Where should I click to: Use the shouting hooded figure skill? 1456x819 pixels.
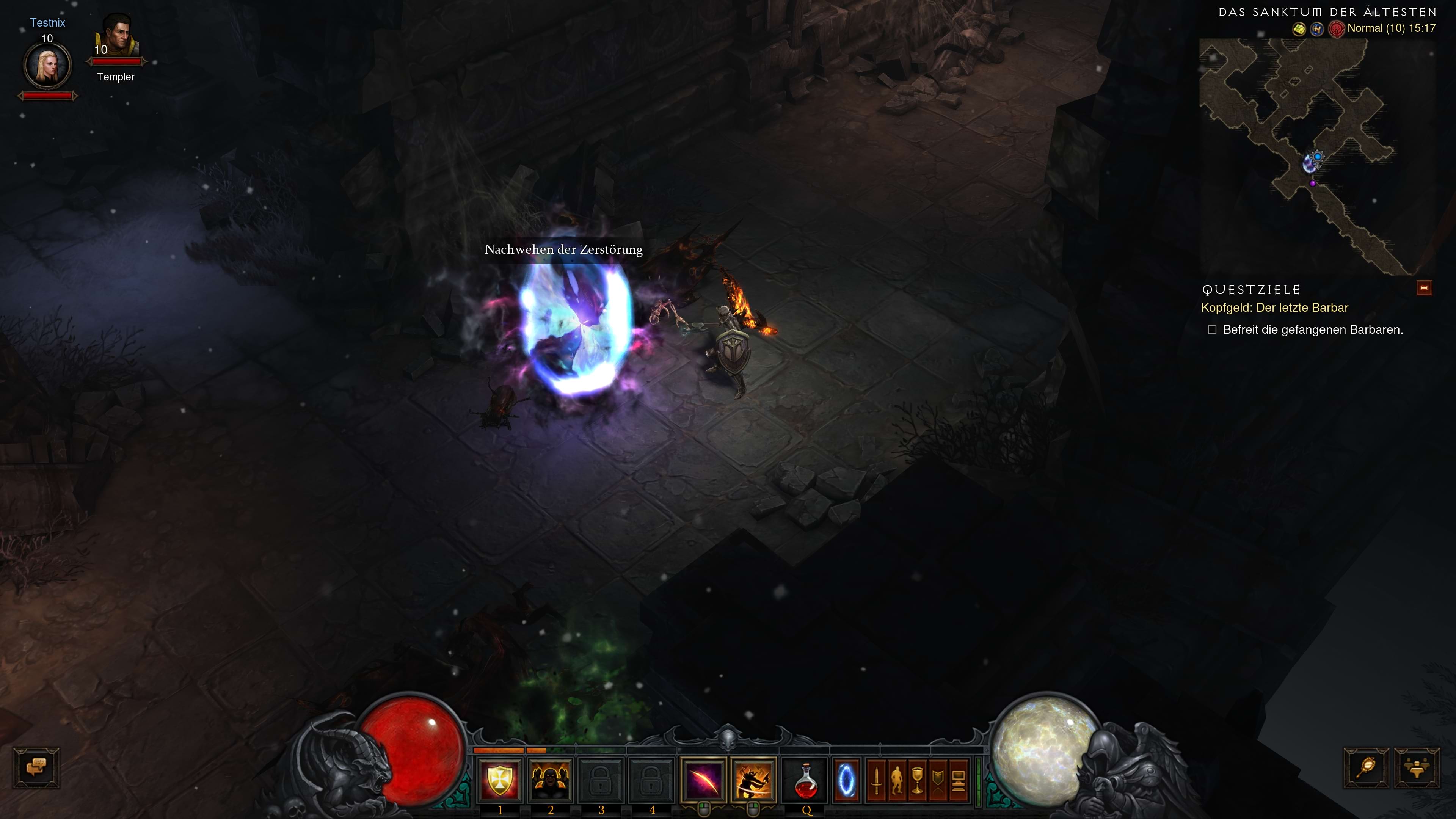pos(550,781)
